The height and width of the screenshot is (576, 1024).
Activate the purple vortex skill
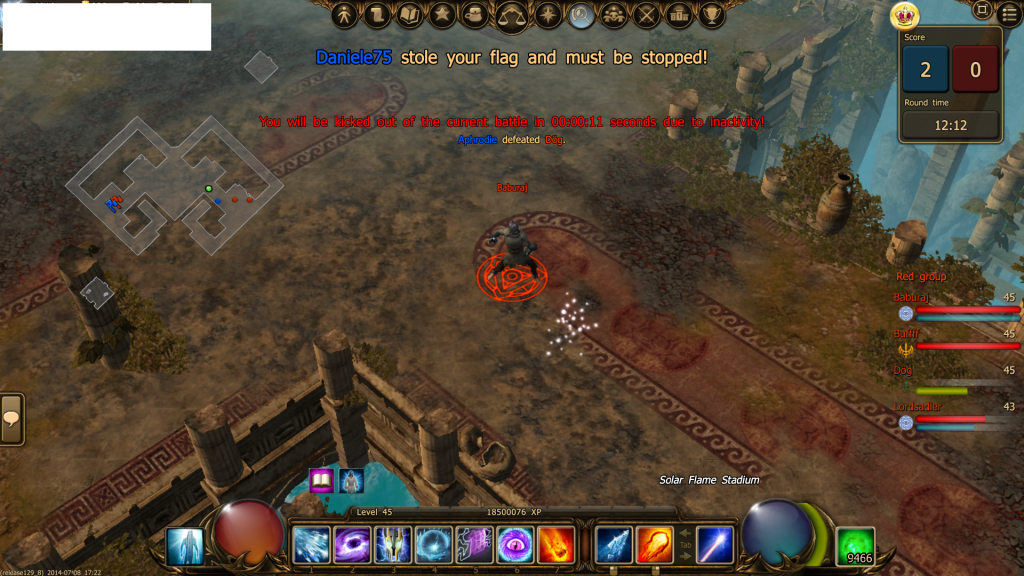click(x=352, y=545)
